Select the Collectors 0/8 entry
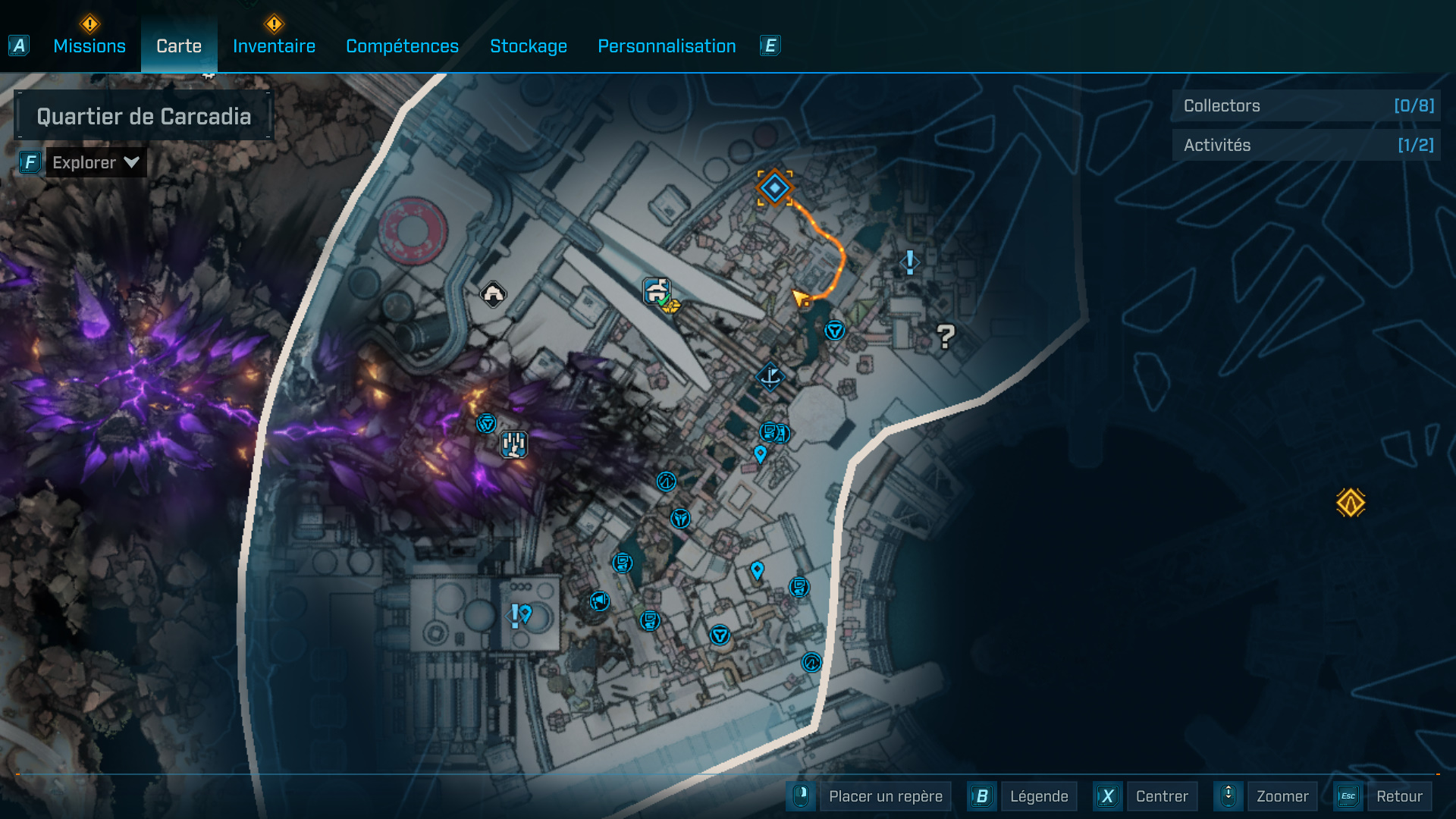The image size is (1456, 819). (1306, 106)
